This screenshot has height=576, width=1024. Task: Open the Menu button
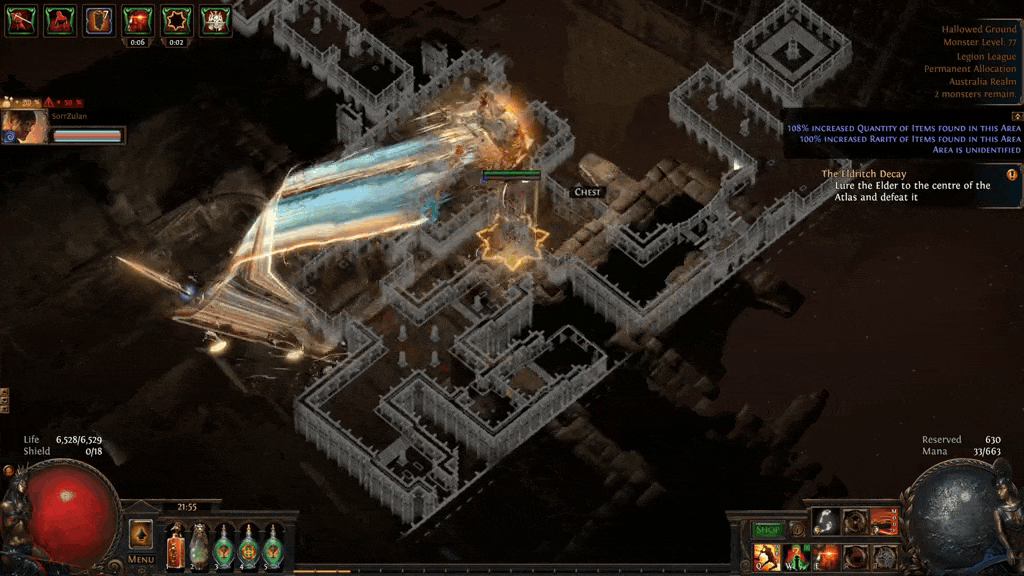pyautogui.click(x=141, y=560)
